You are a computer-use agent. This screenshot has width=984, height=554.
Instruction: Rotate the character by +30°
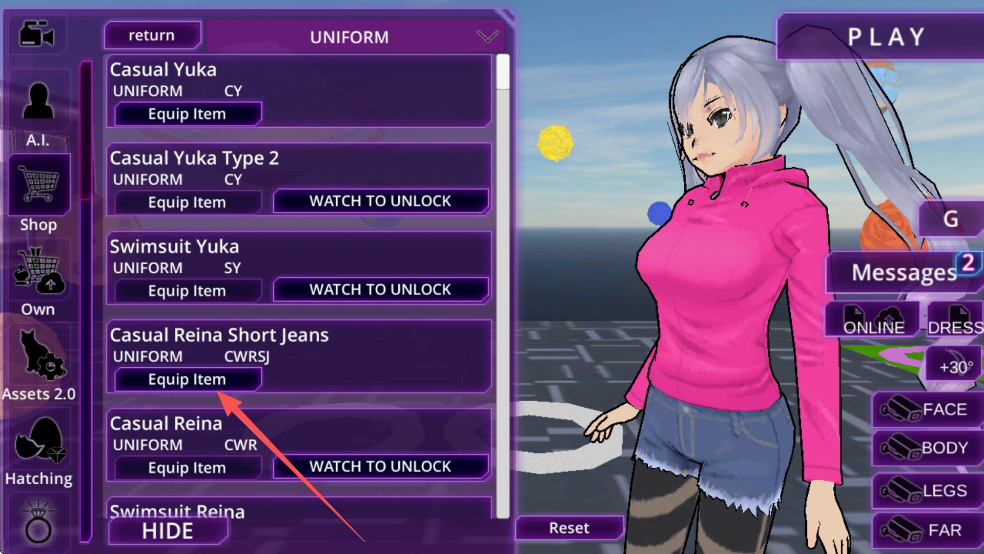tap(954, 366)
